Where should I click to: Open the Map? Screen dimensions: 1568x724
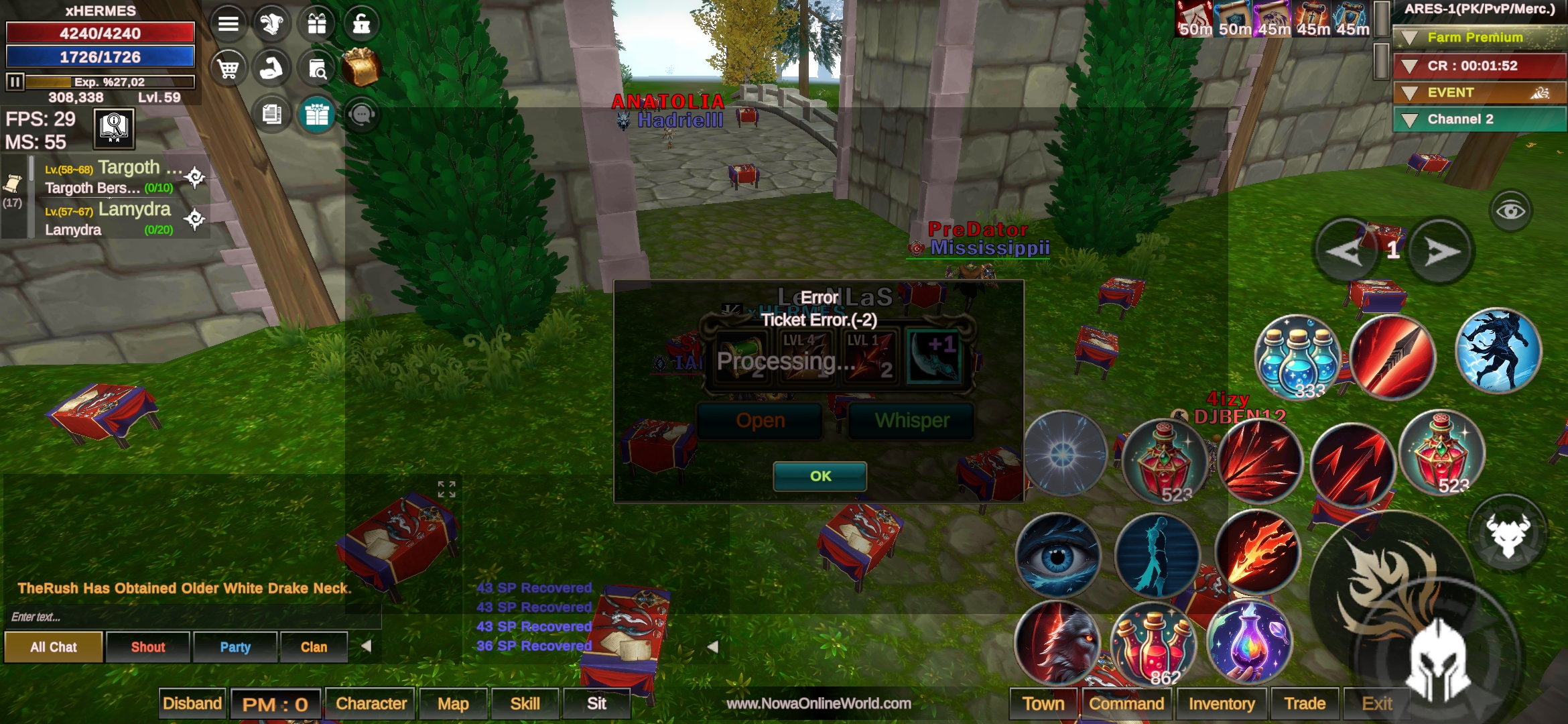(453, 703)
